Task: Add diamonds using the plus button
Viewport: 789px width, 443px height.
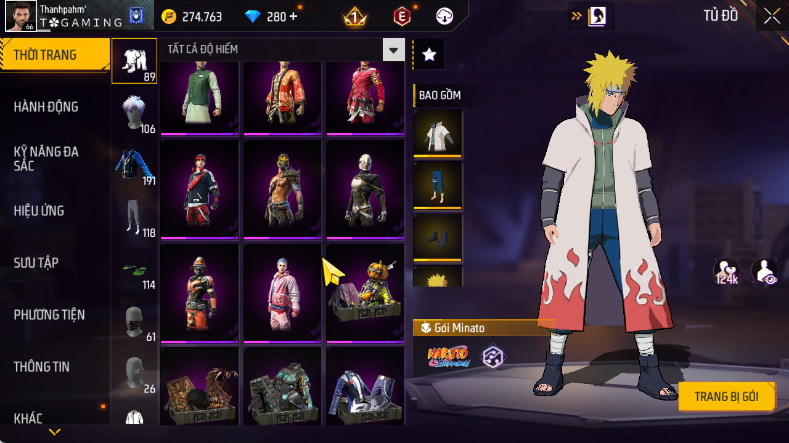Action: point(293,17)
